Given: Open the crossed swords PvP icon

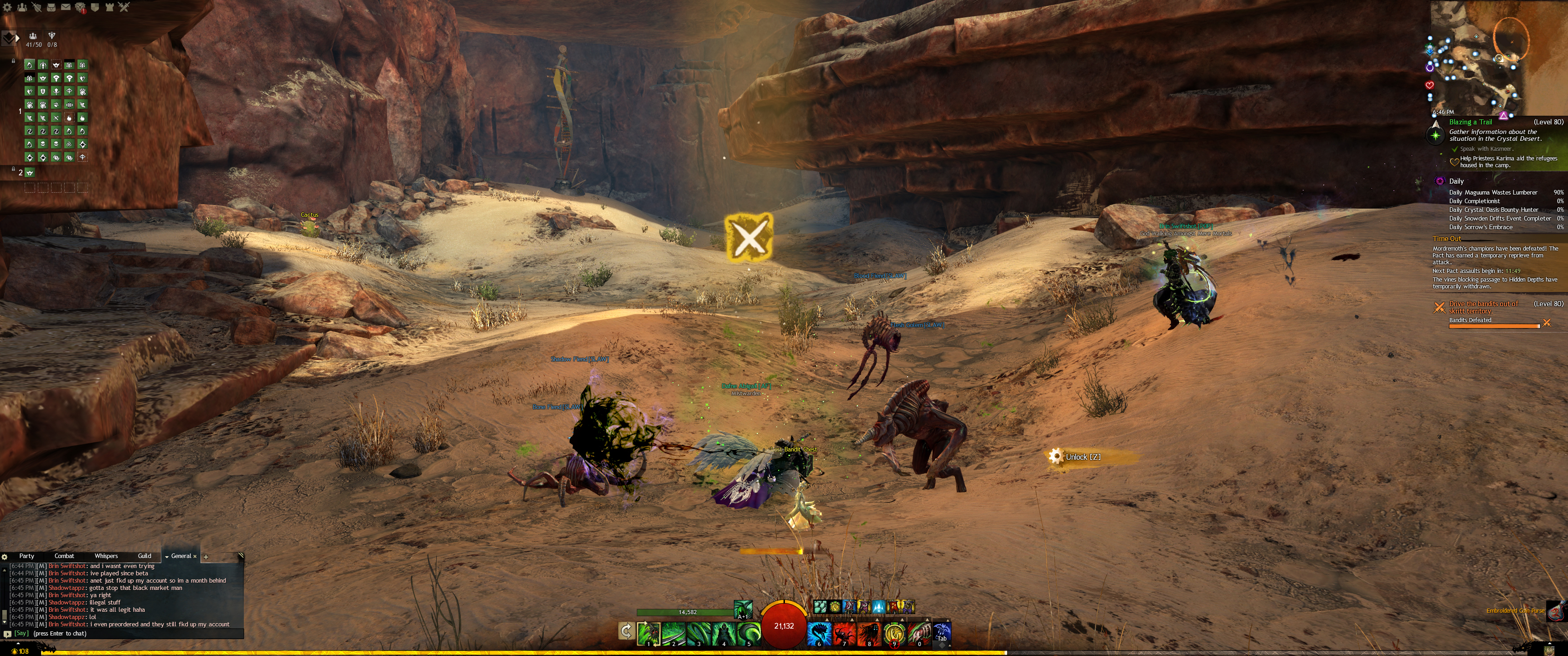Looking at the screenshot, I should point(124,7).
